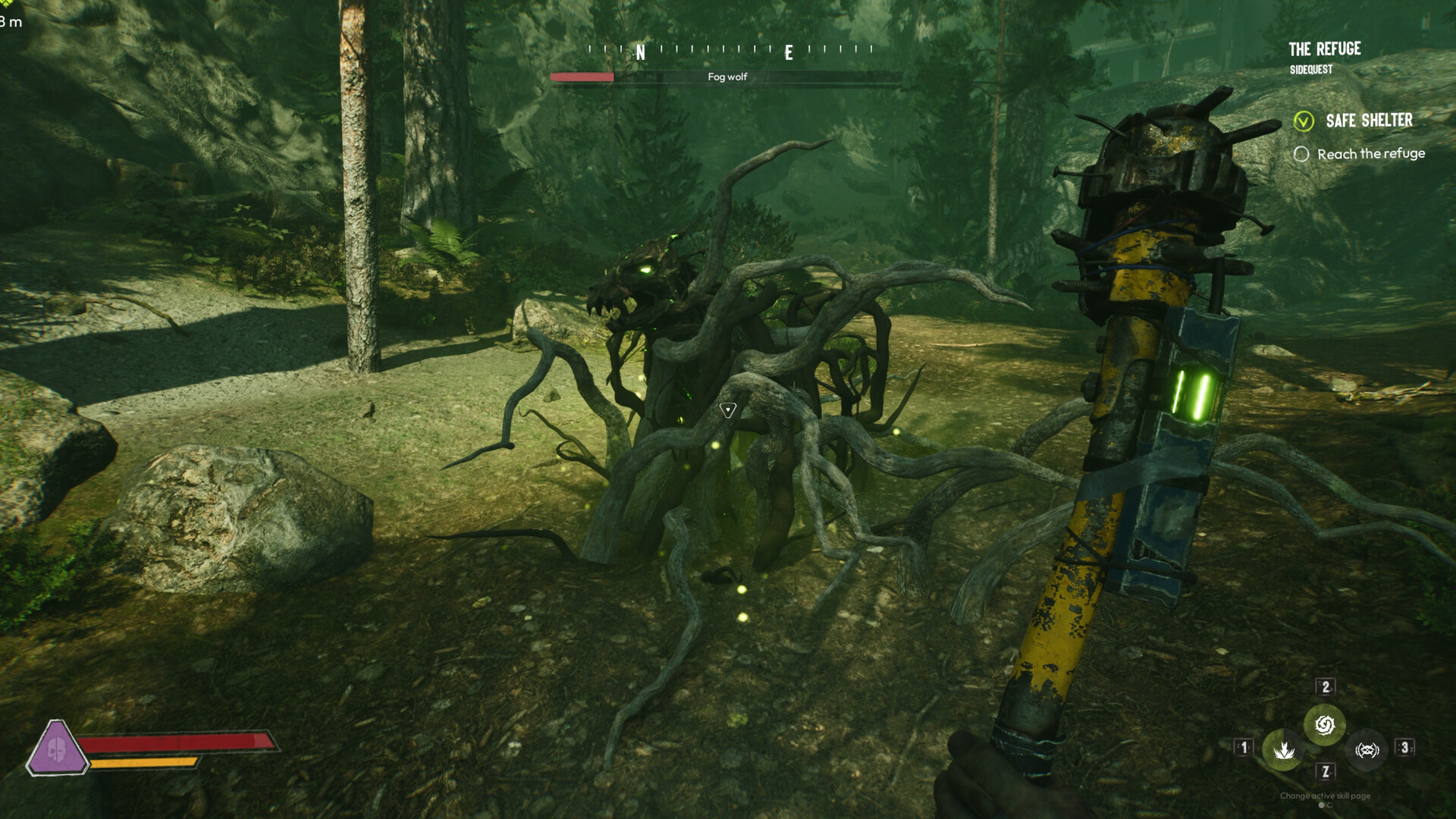
Task: Click the Reach the refuge objective
Action: [1370, 154]
